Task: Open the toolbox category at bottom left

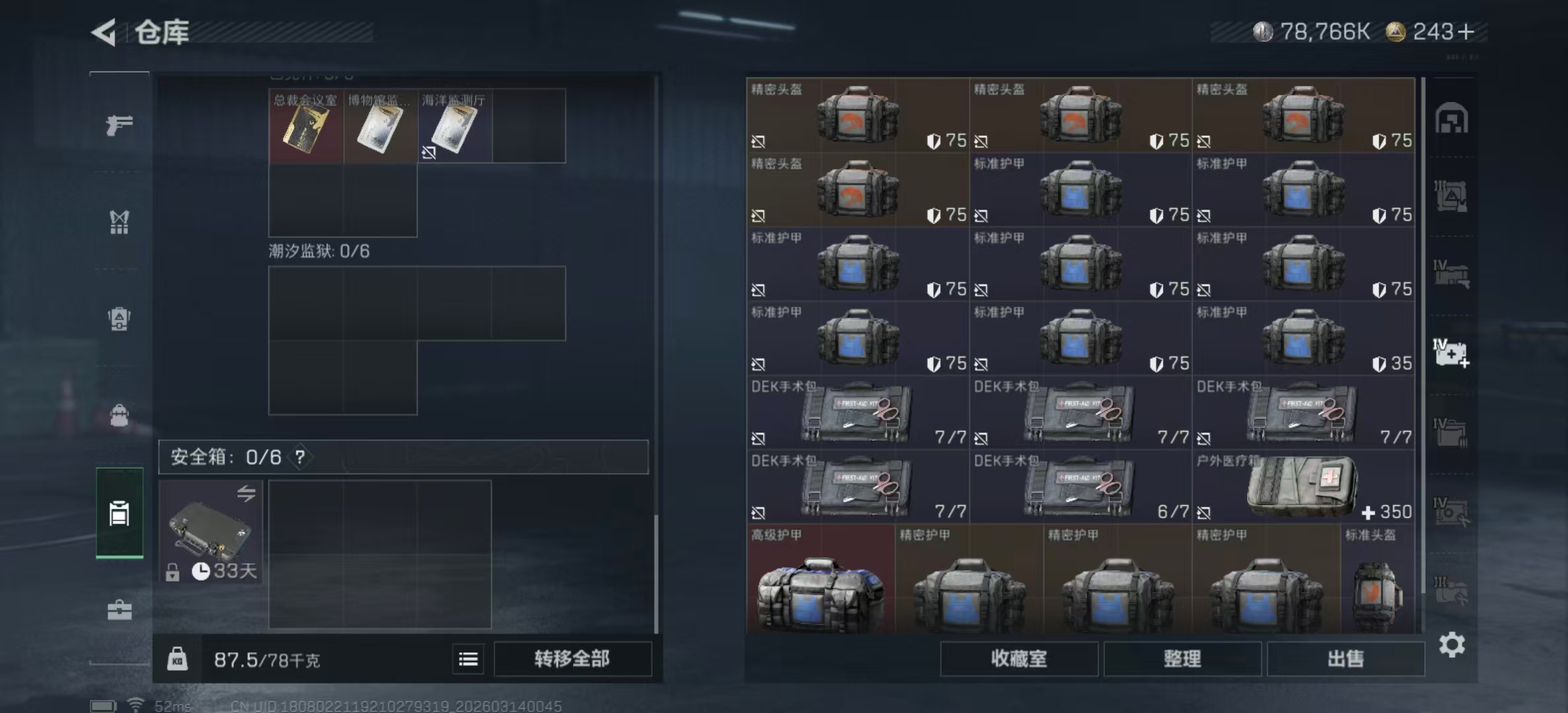Action: 119,611
